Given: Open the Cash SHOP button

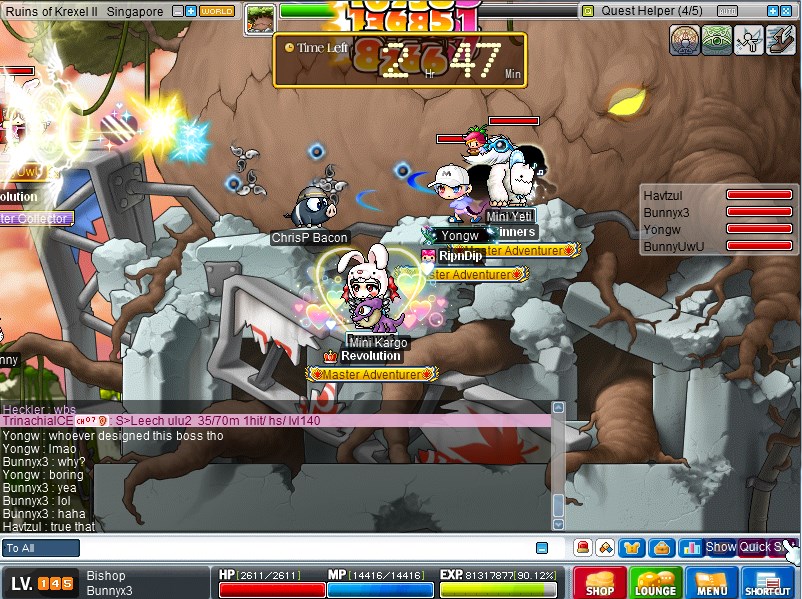Looking at the screenshot, I should click(x=600, y=583).
